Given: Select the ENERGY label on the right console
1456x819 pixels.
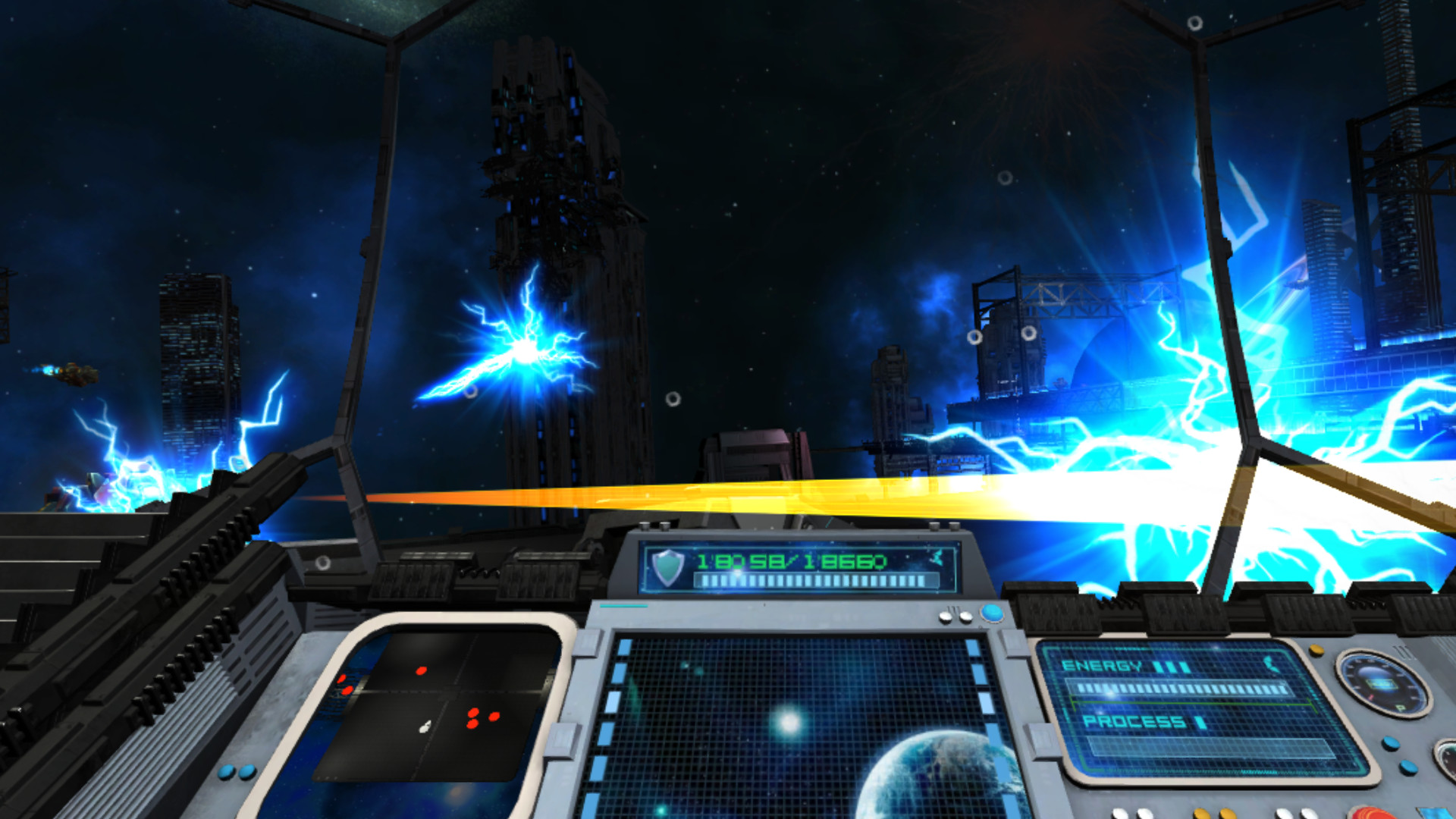Looking at the screenshot, I should [1102, 664].
